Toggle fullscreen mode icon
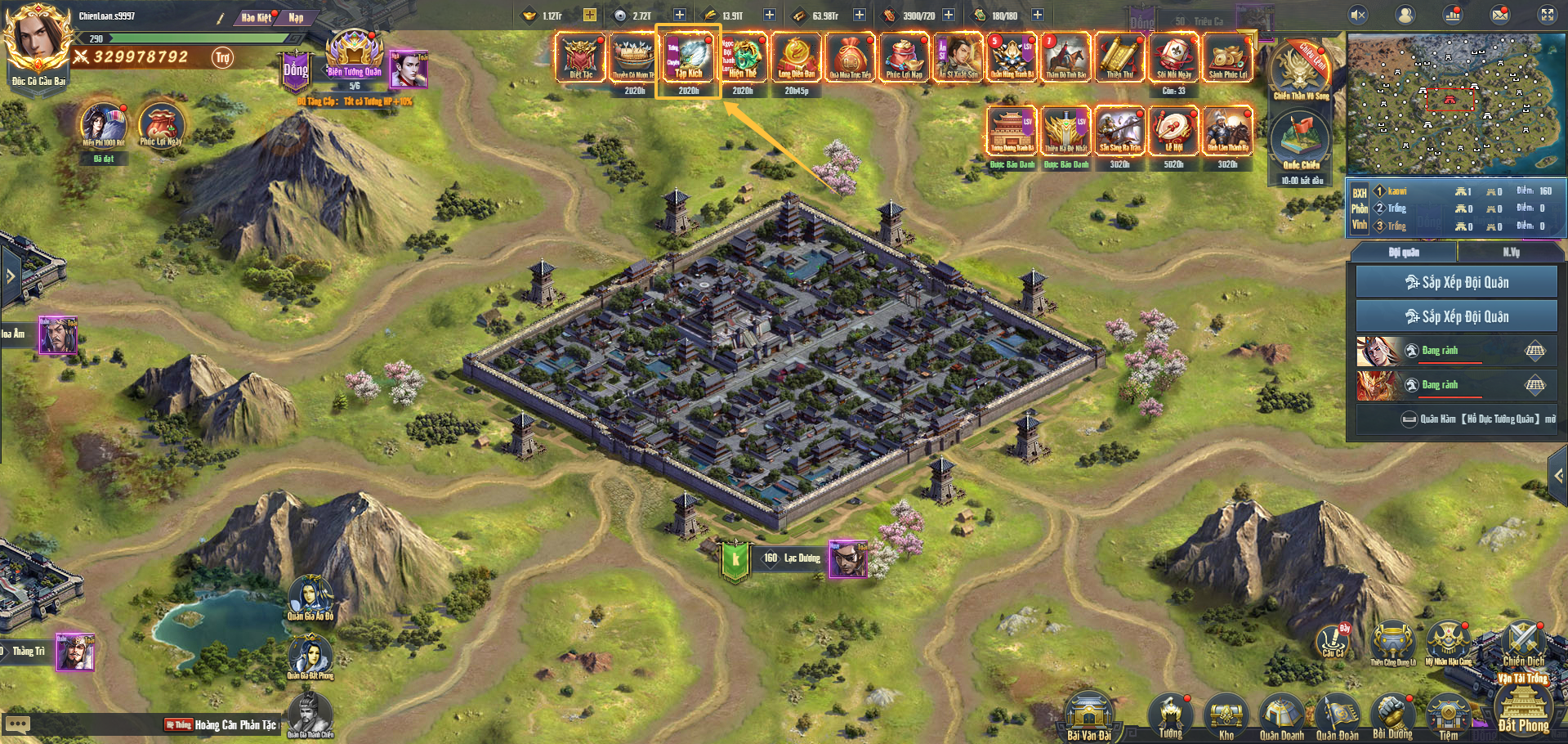This screenshot has height=744, width=1568. pos(1548,15)
